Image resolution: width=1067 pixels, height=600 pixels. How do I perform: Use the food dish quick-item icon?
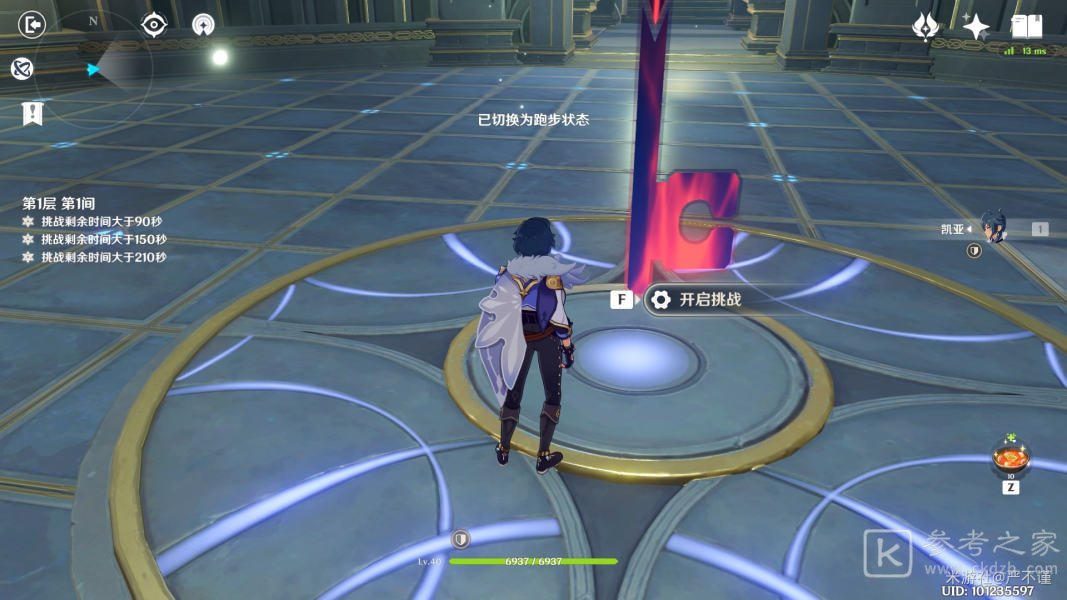[1010, 459]
